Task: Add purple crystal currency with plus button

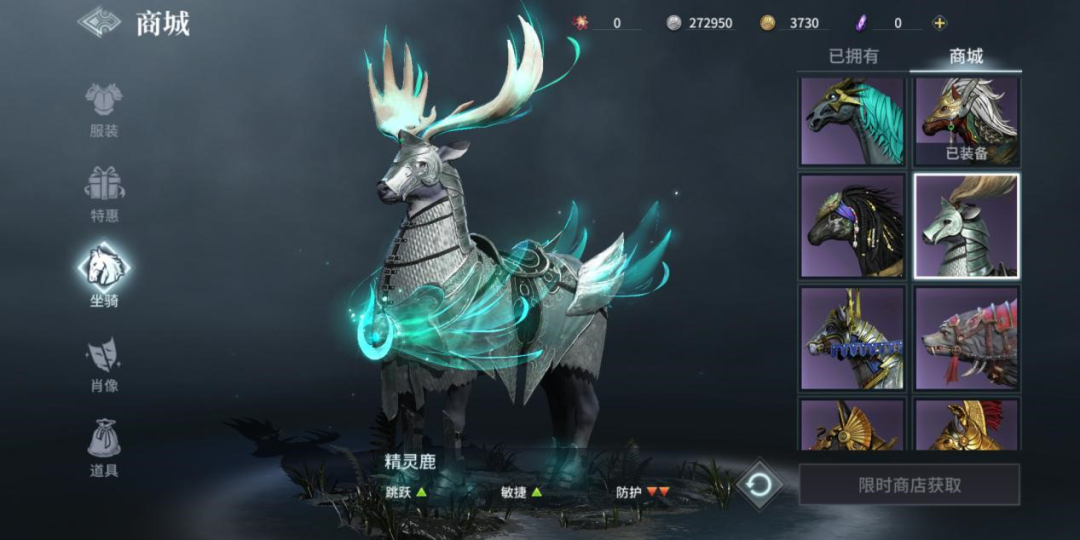Action: pyautogui.click(x=939, y=23)
